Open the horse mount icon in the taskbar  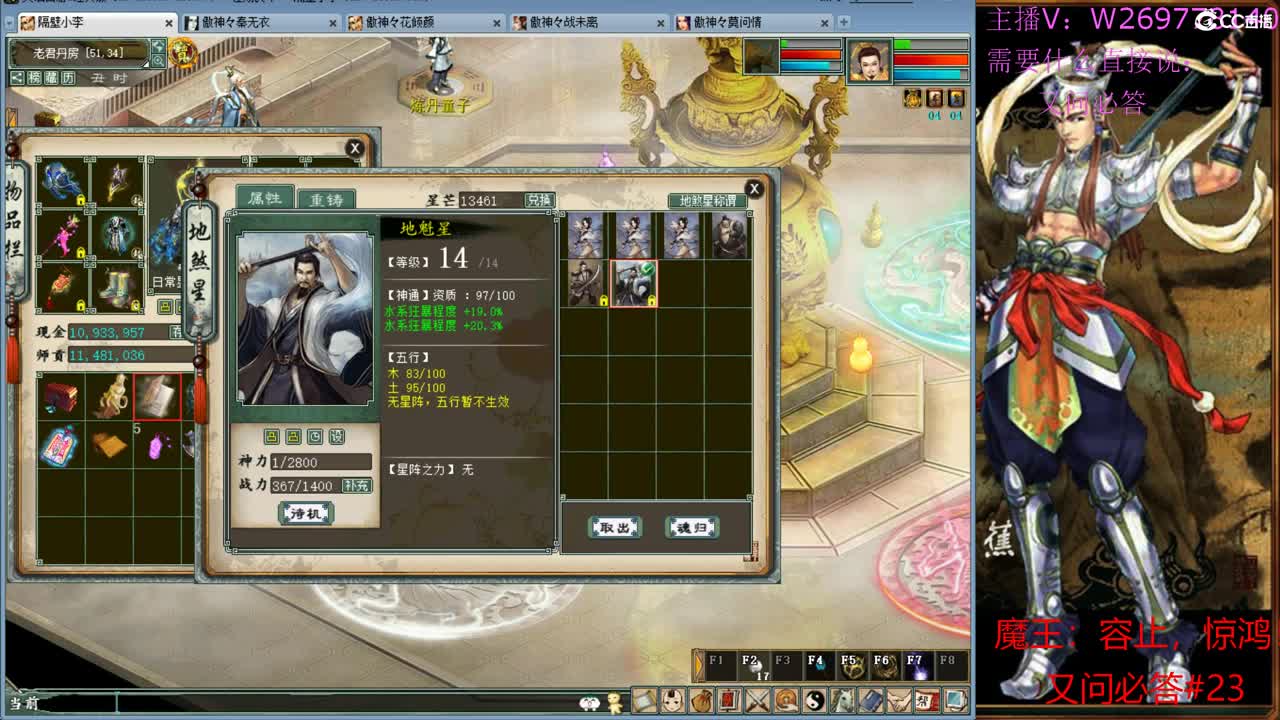[x=841, y=701]
